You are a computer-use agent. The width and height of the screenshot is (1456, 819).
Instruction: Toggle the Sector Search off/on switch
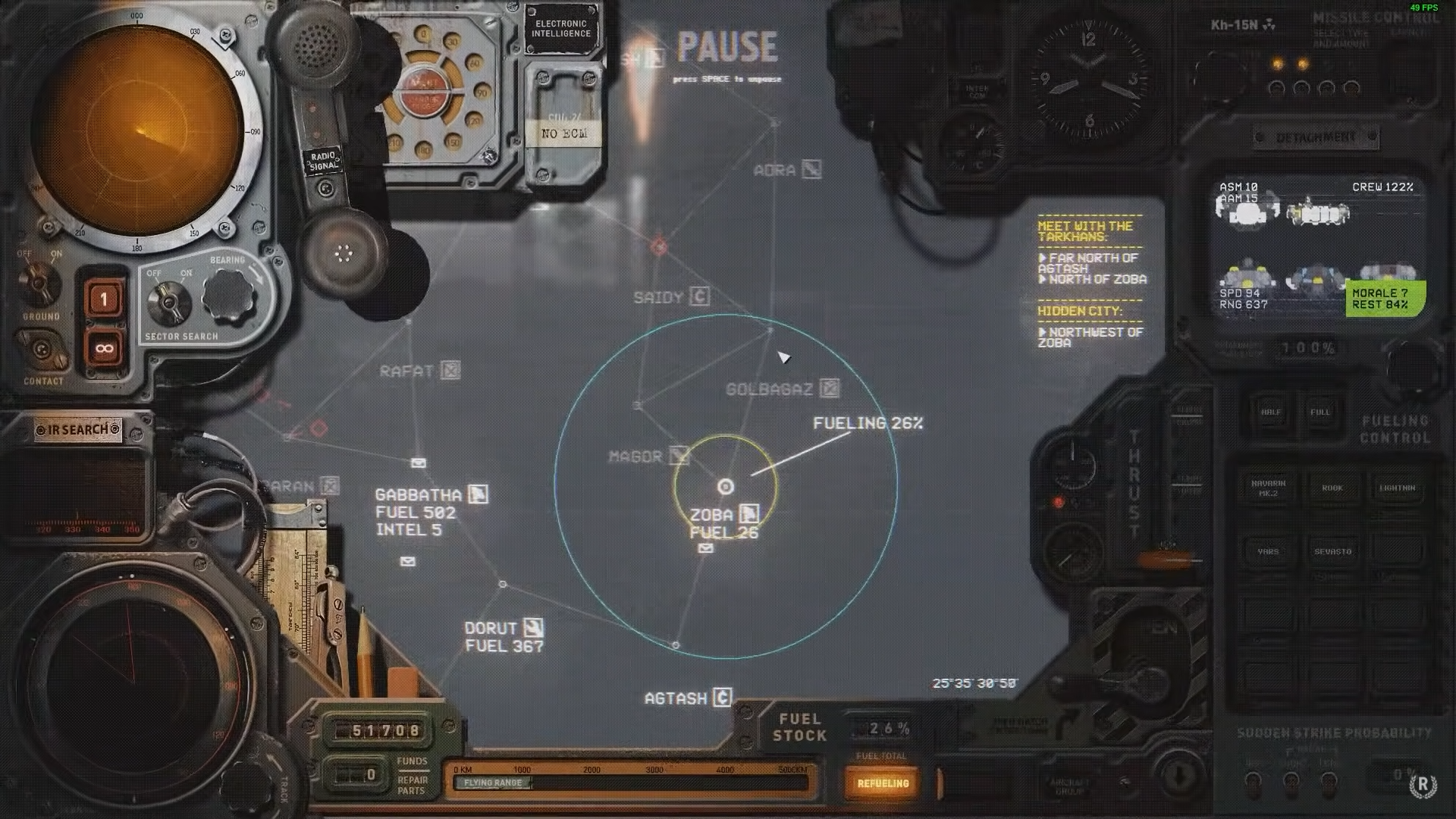(x=168, y=302)
